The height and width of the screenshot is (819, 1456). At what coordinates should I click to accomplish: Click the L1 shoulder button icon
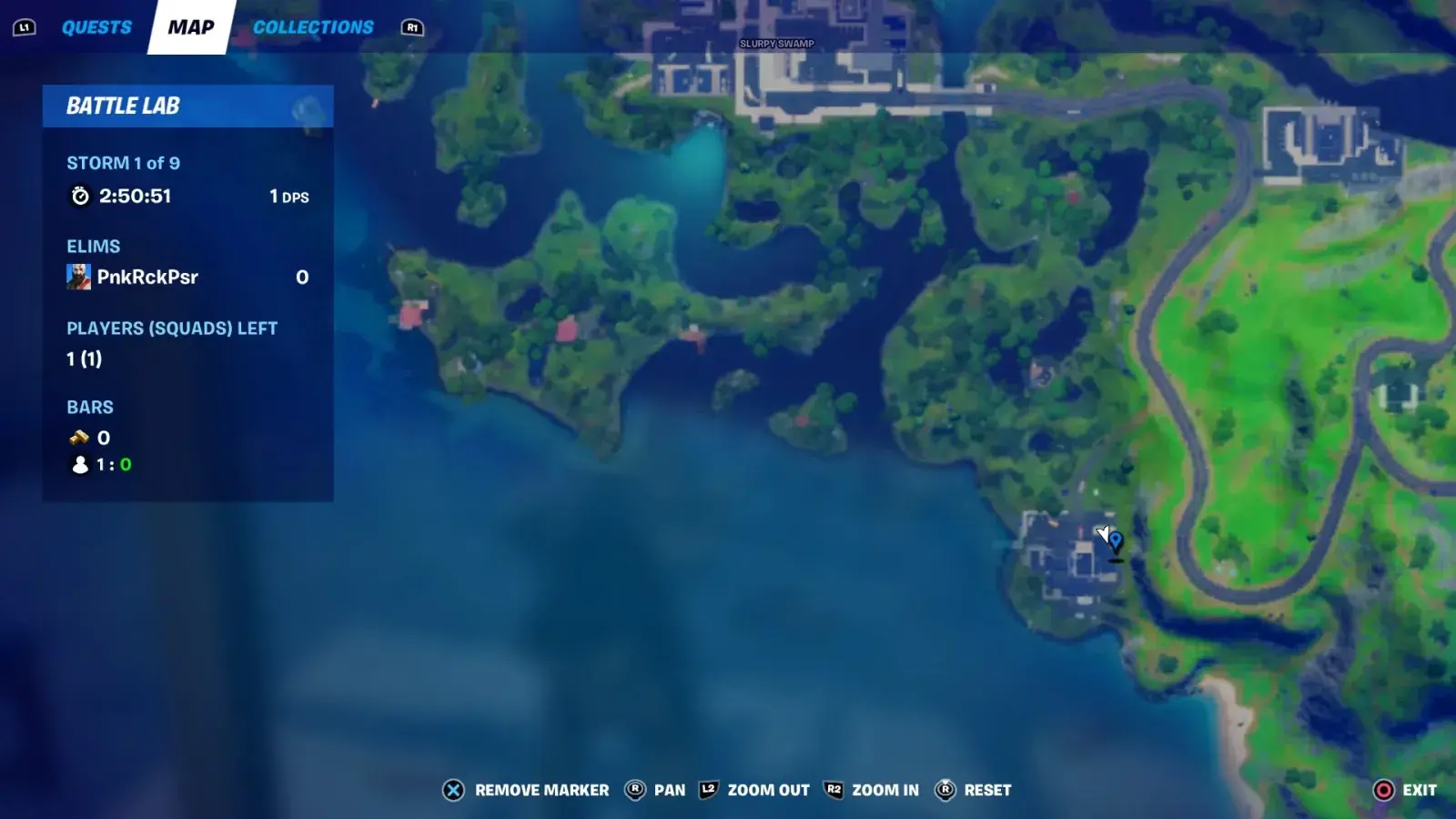(25, 26)
